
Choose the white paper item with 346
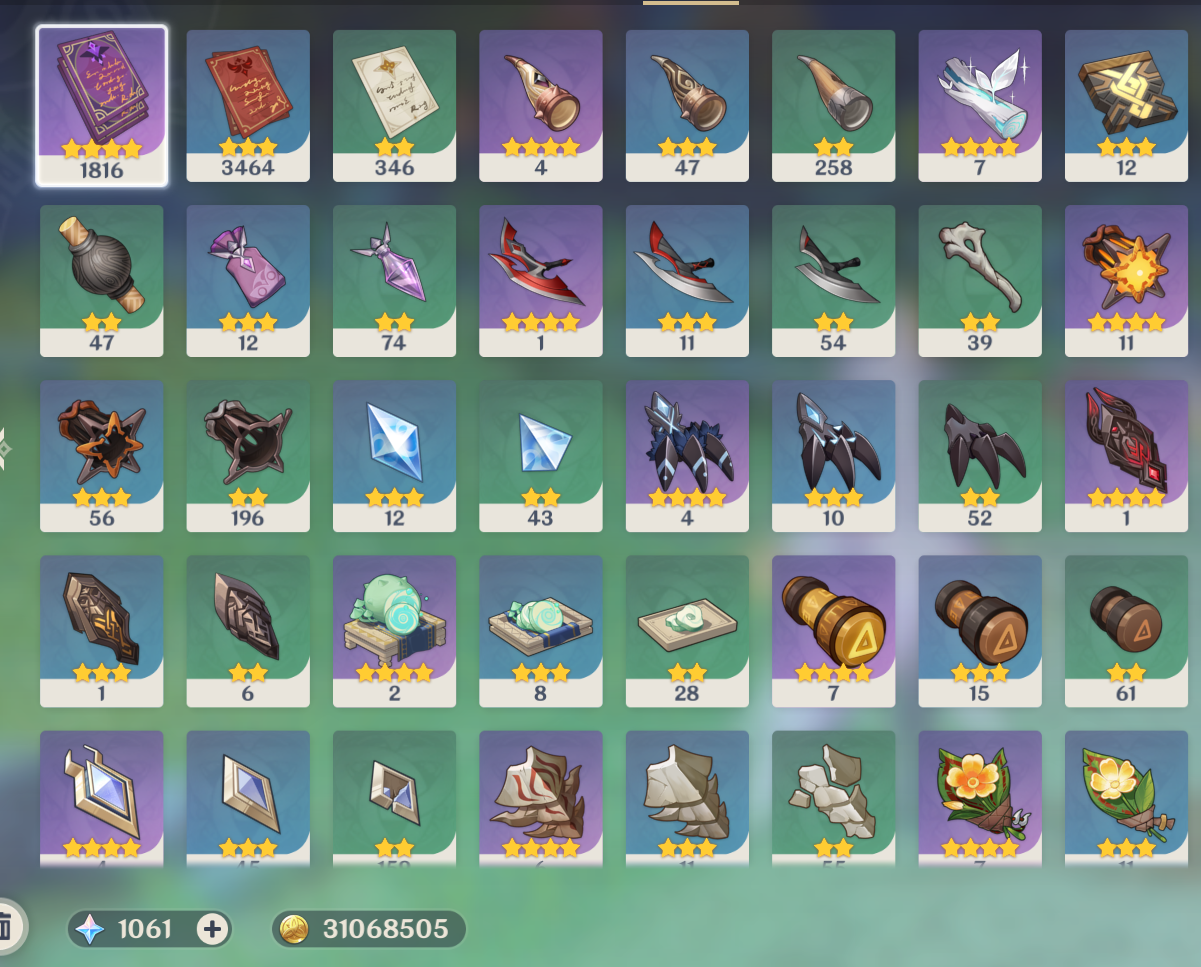tap(394, 105)
